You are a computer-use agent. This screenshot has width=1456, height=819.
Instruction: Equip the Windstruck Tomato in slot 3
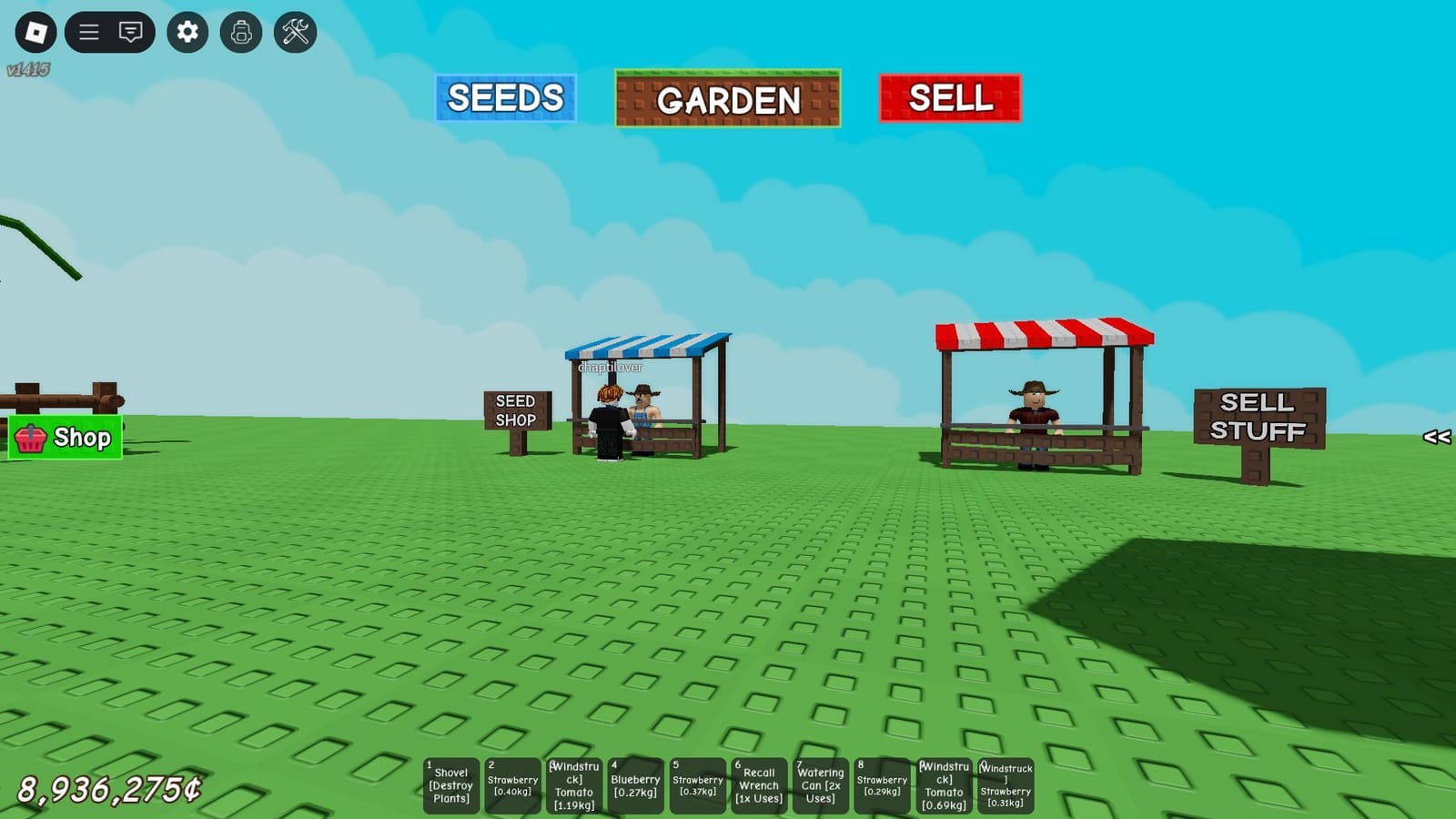click(x=573, y=784)
